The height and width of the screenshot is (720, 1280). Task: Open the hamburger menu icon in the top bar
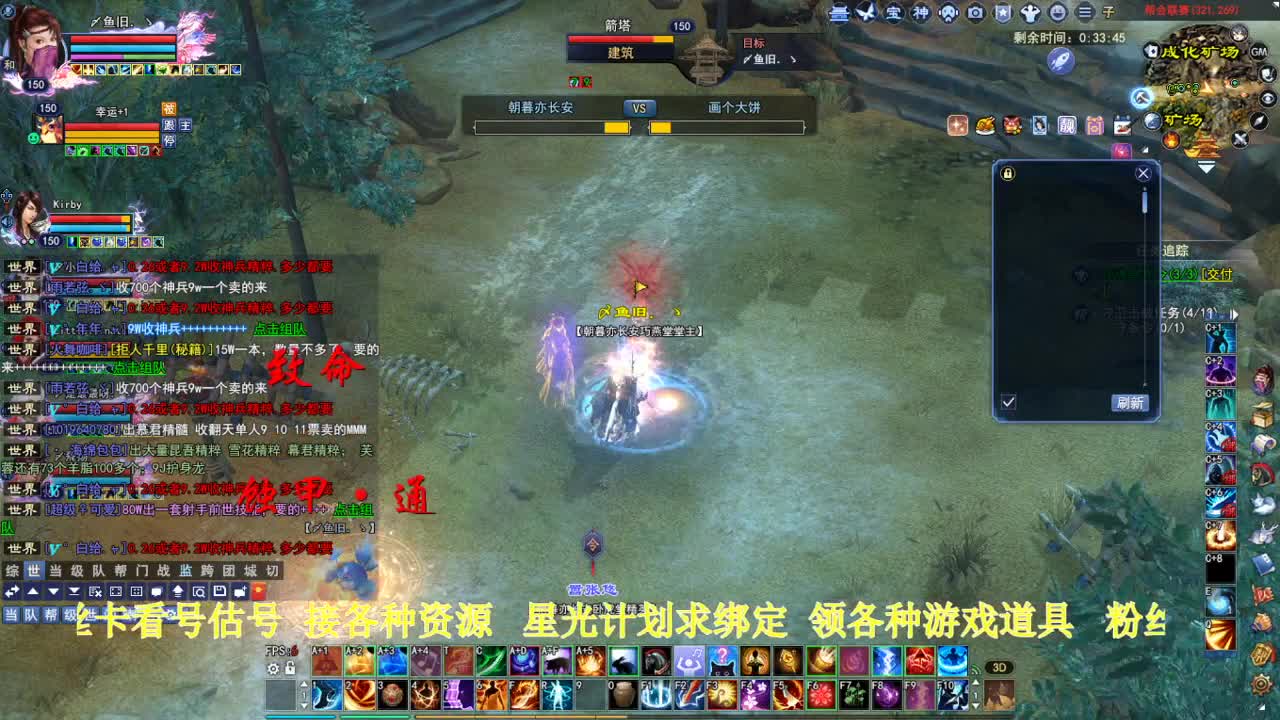(x=1085, y=13)
